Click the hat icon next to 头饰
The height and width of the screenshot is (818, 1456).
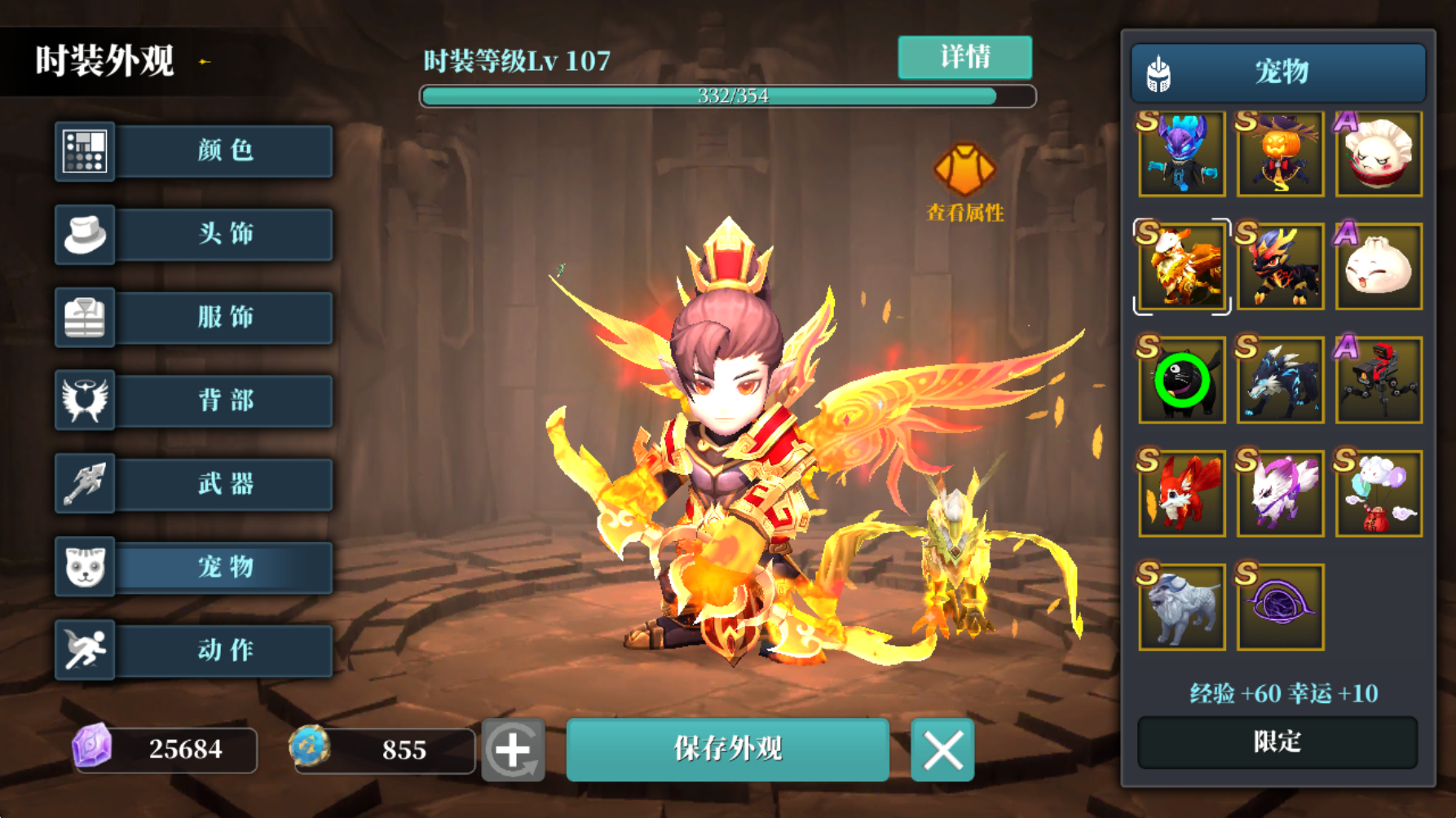(85, 235)
